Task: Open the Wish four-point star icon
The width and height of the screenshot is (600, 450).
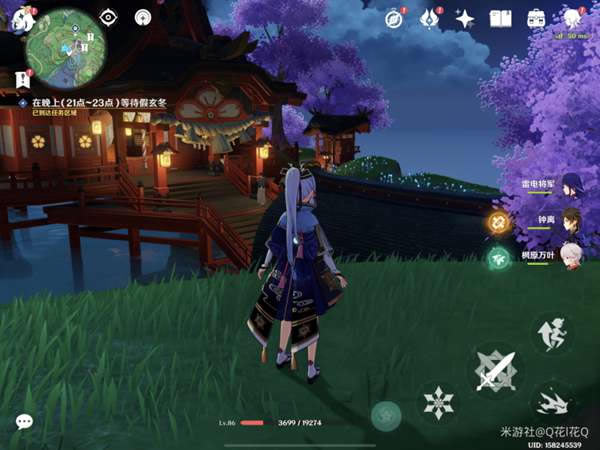Action: [465, 18]
